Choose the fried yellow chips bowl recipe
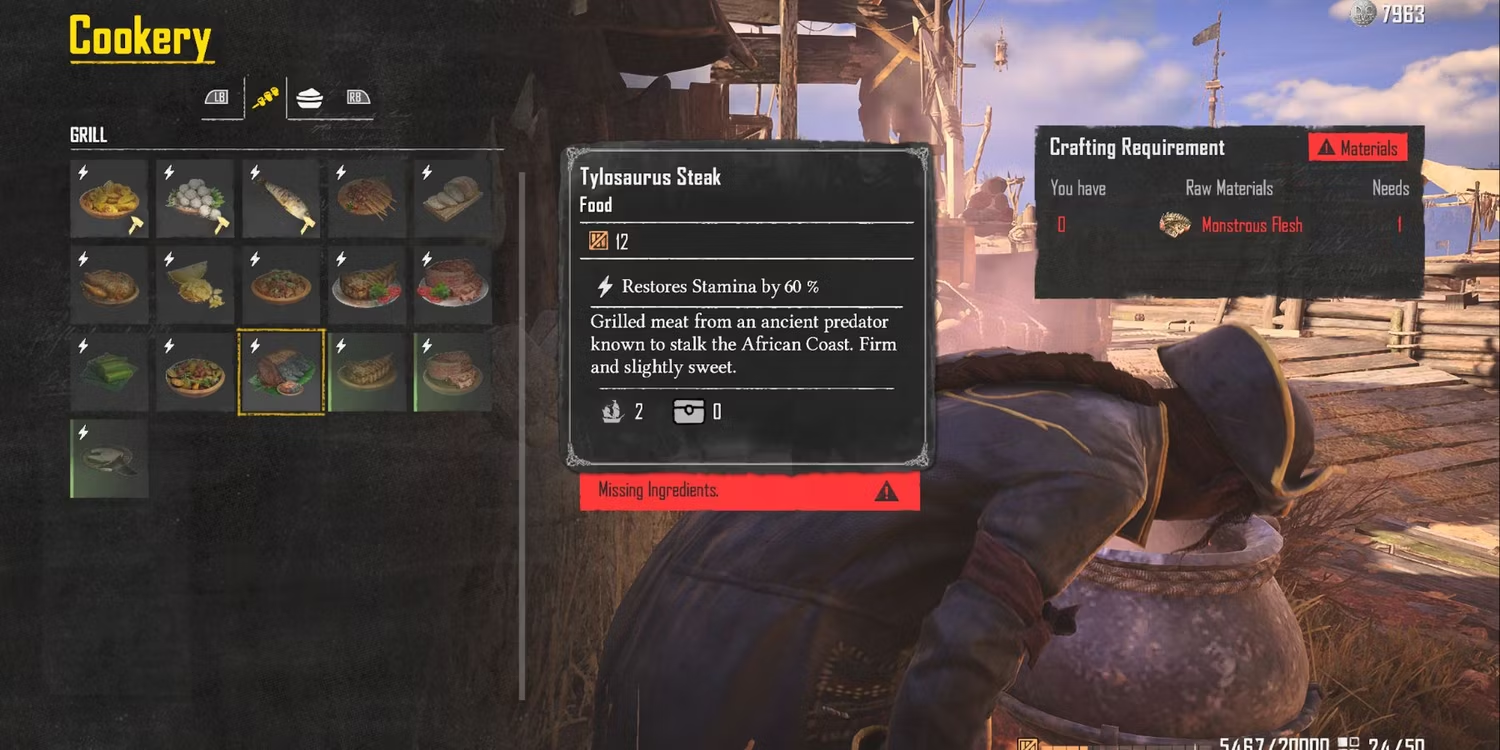Viewport: 1500px width, 750px height. pos(109,198)
